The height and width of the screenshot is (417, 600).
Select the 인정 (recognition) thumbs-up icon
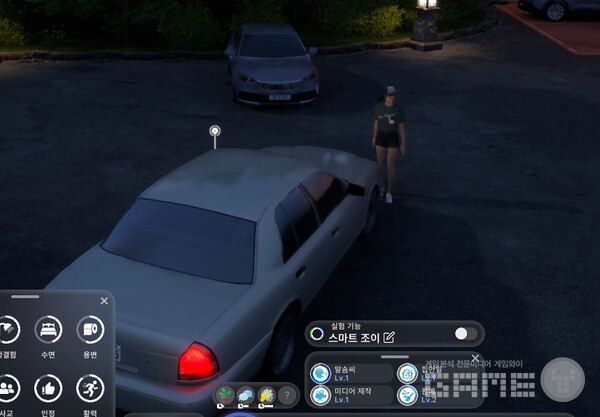point(48,388)
